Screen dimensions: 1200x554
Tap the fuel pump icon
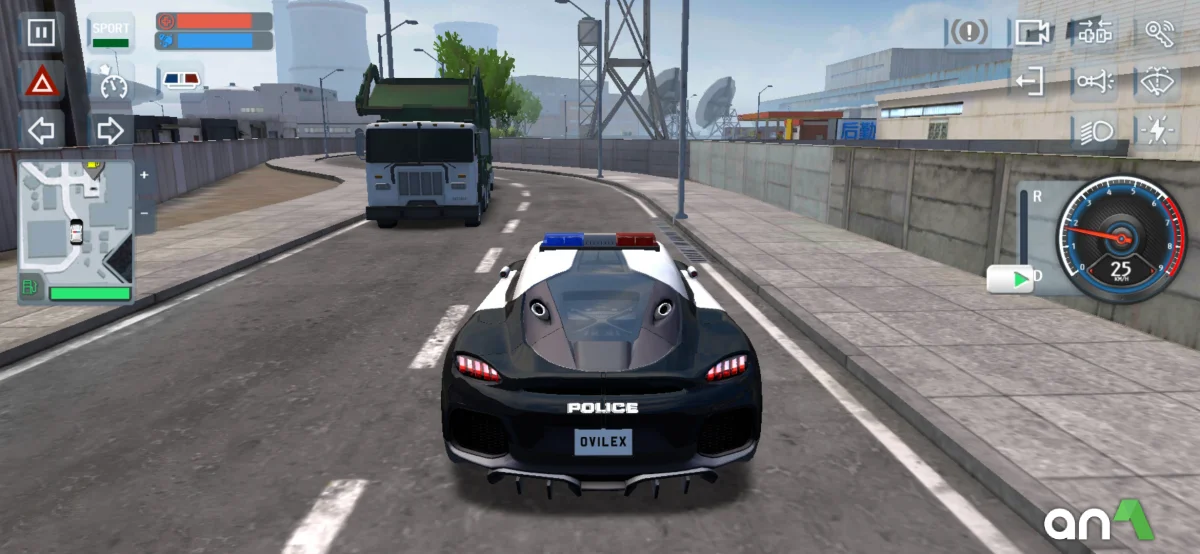31,290
